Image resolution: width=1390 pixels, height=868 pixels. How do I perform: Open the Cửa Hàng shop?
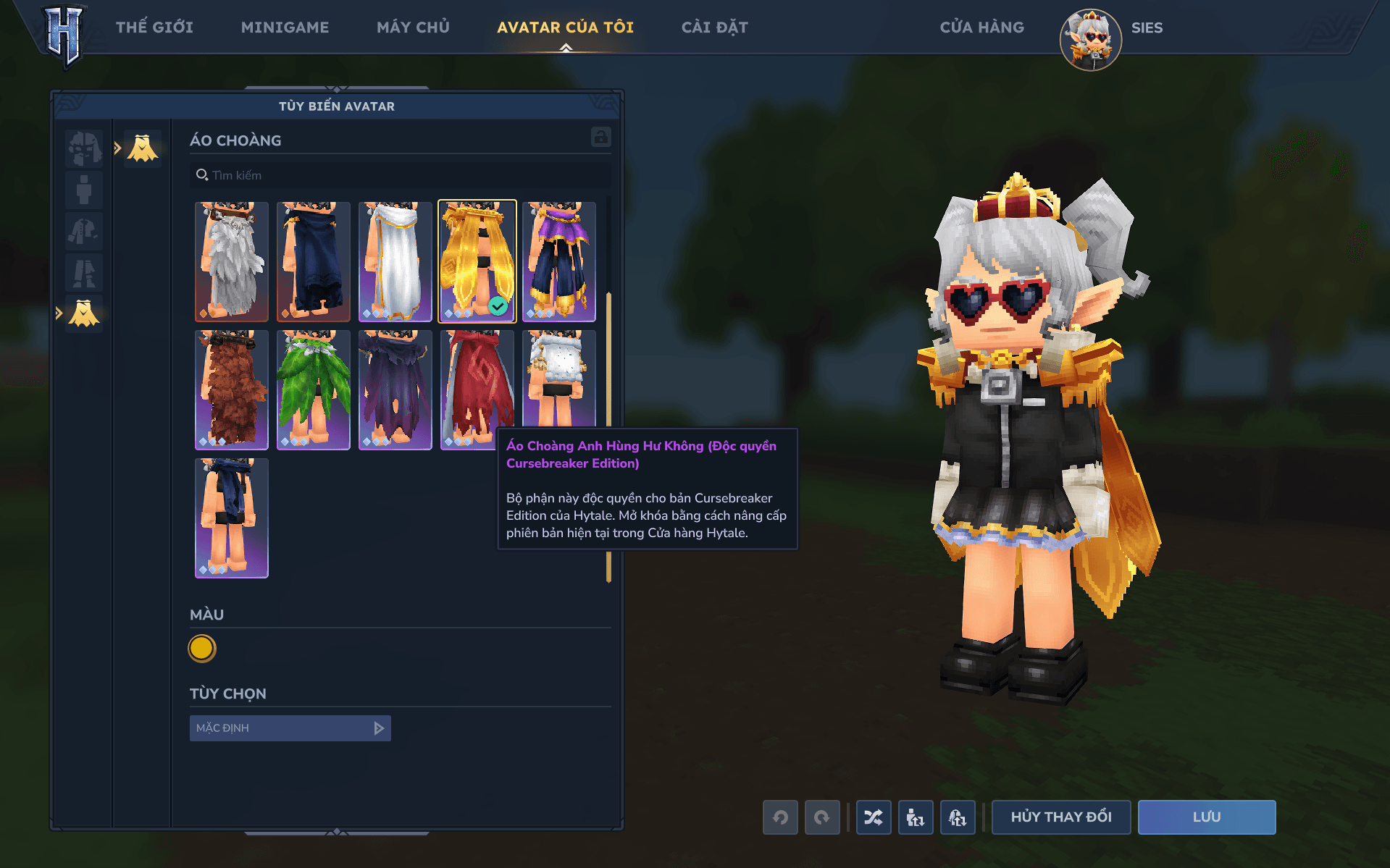pos(981,28)
